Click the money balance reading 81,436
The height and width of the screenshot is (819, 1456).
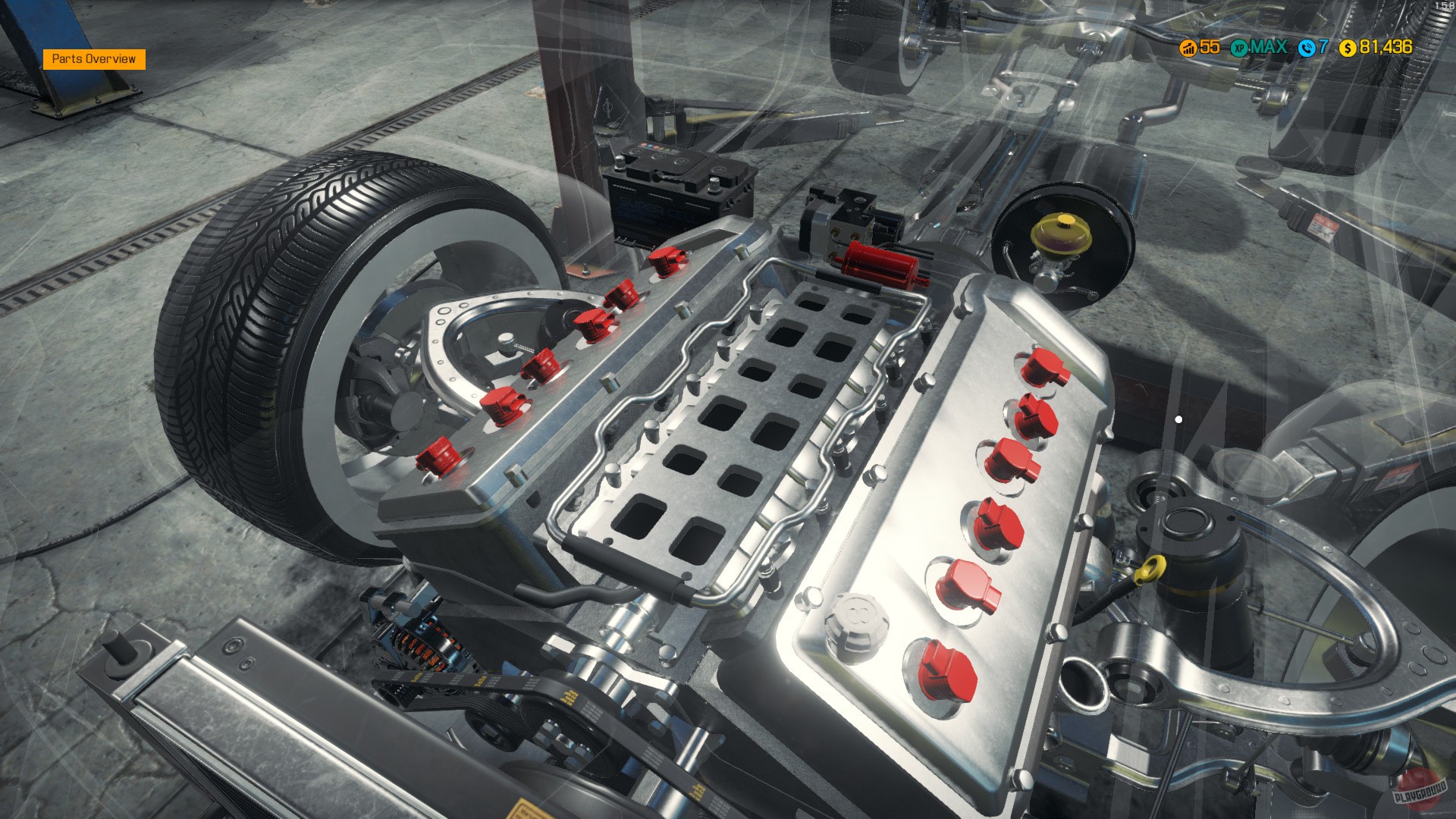point(1388,48)
